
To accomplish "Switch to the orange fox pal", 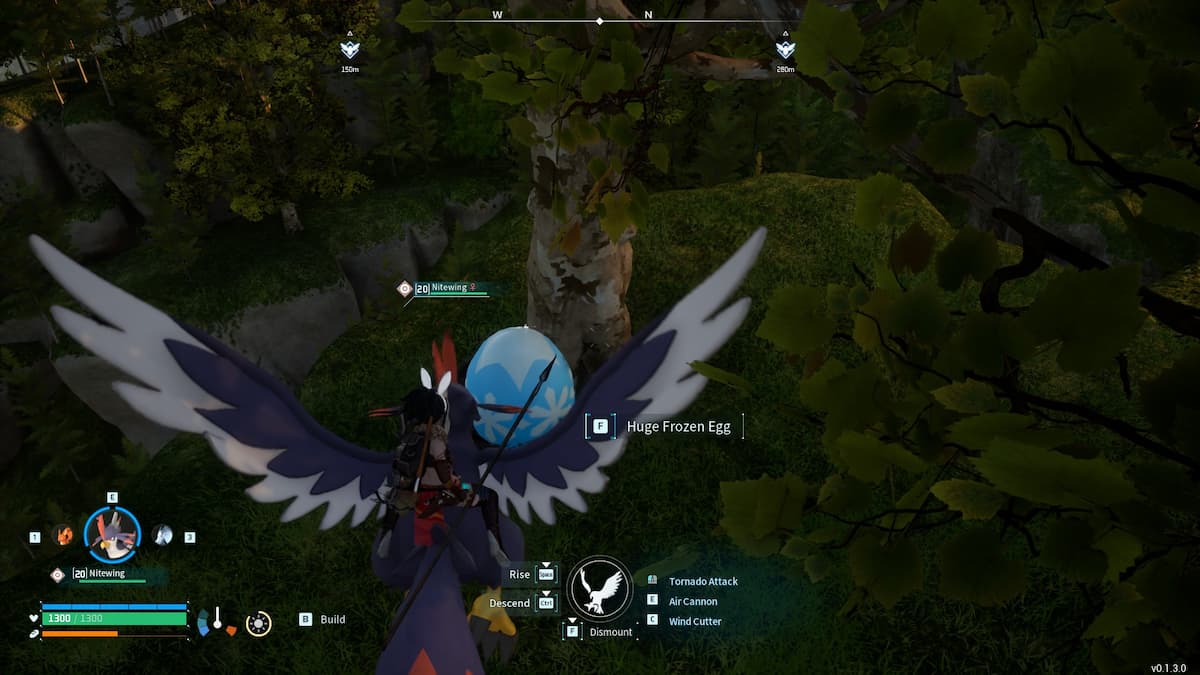I will point(63,536).
